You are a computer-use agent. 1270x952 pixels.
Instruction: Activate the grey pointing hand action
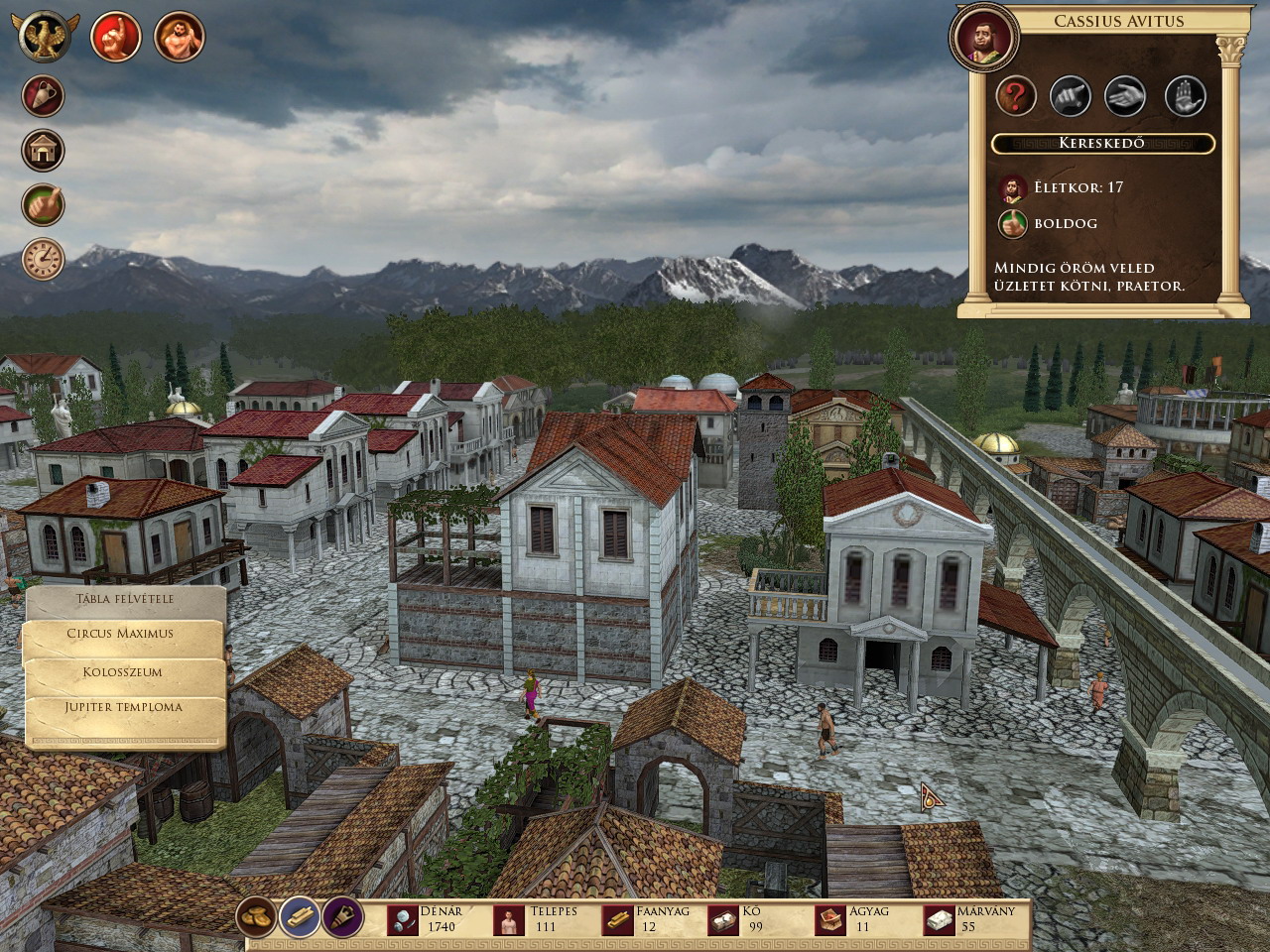pyautogui.click(x=1071, y=97)
